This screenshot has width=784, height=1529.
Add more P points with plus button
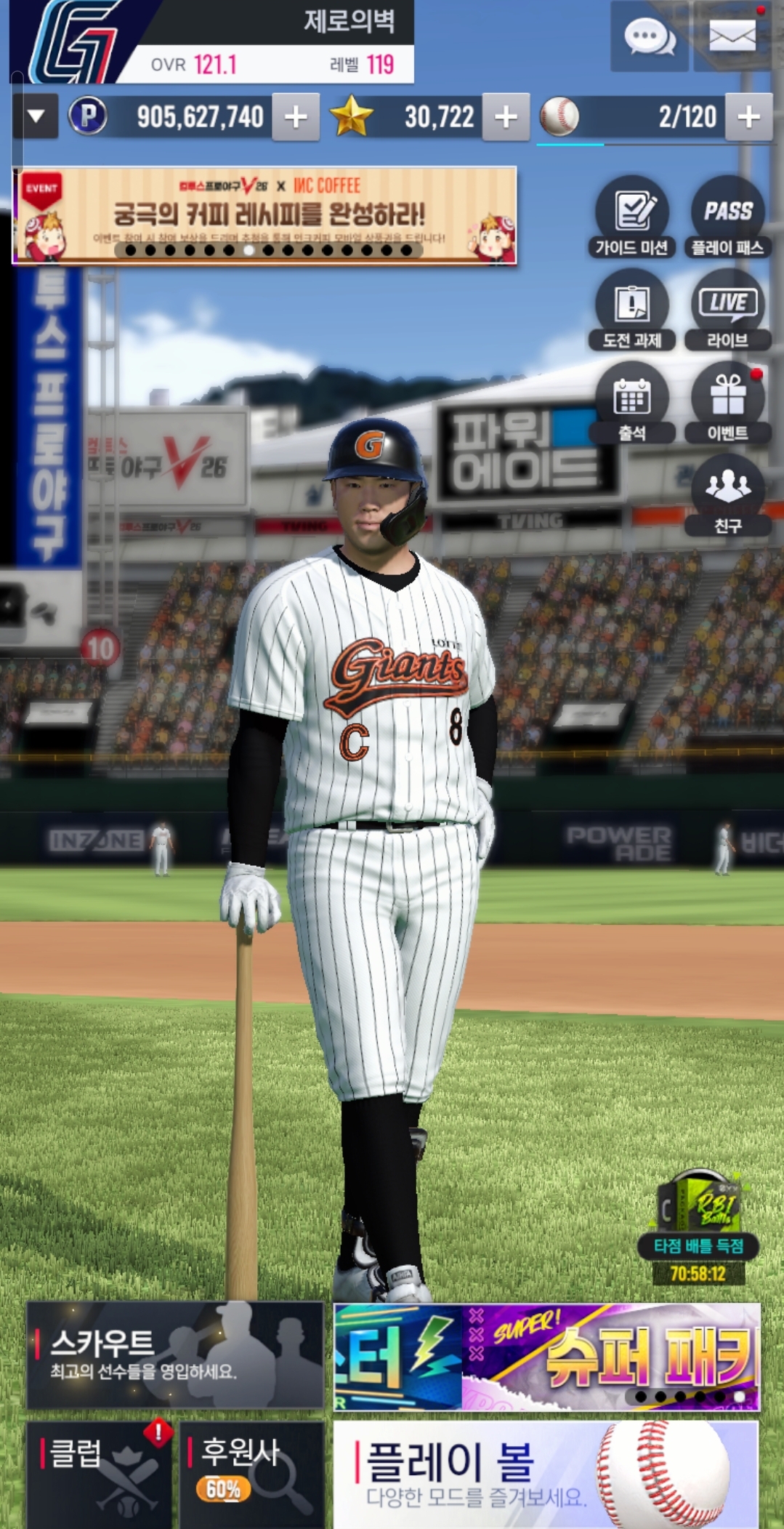[296, 116]
